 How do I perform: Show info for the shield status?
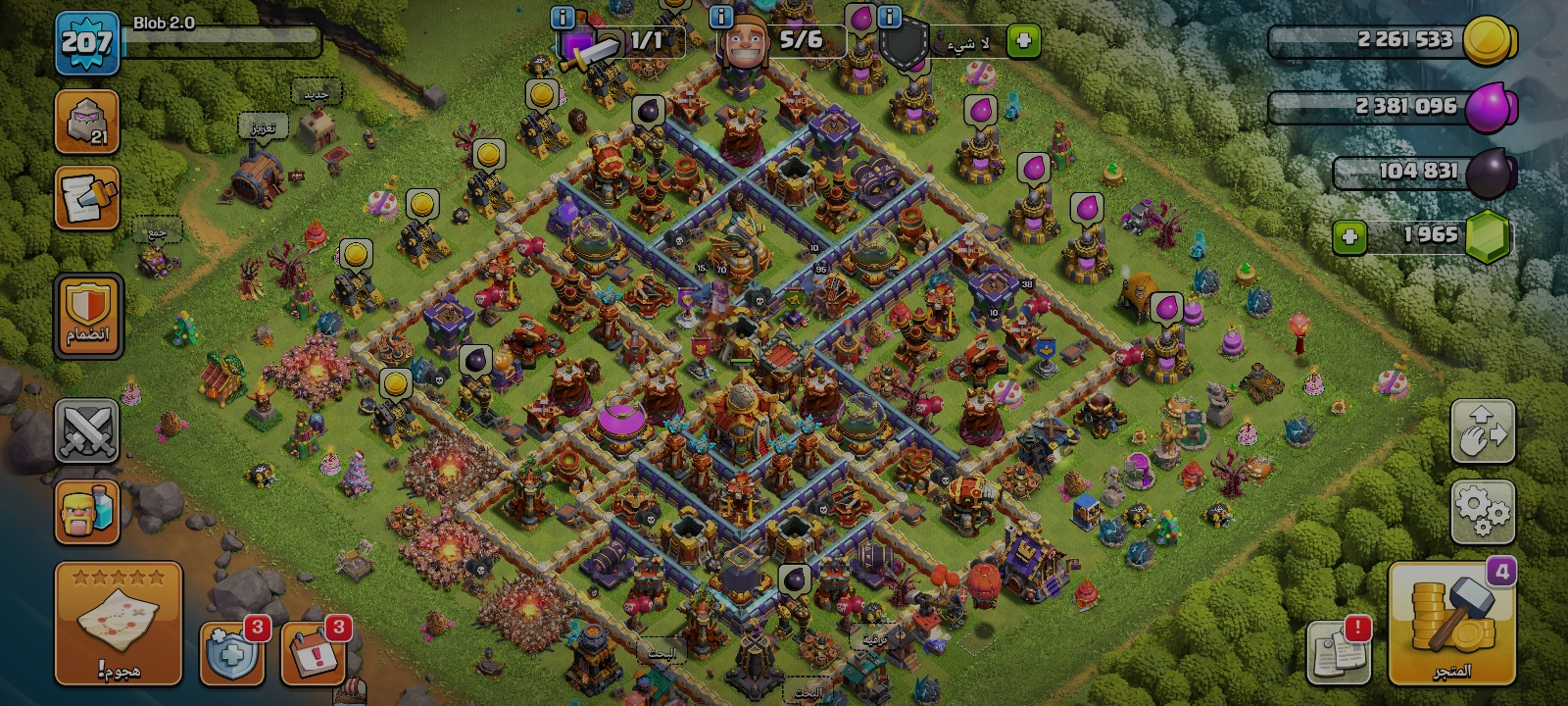pos(889,17)
